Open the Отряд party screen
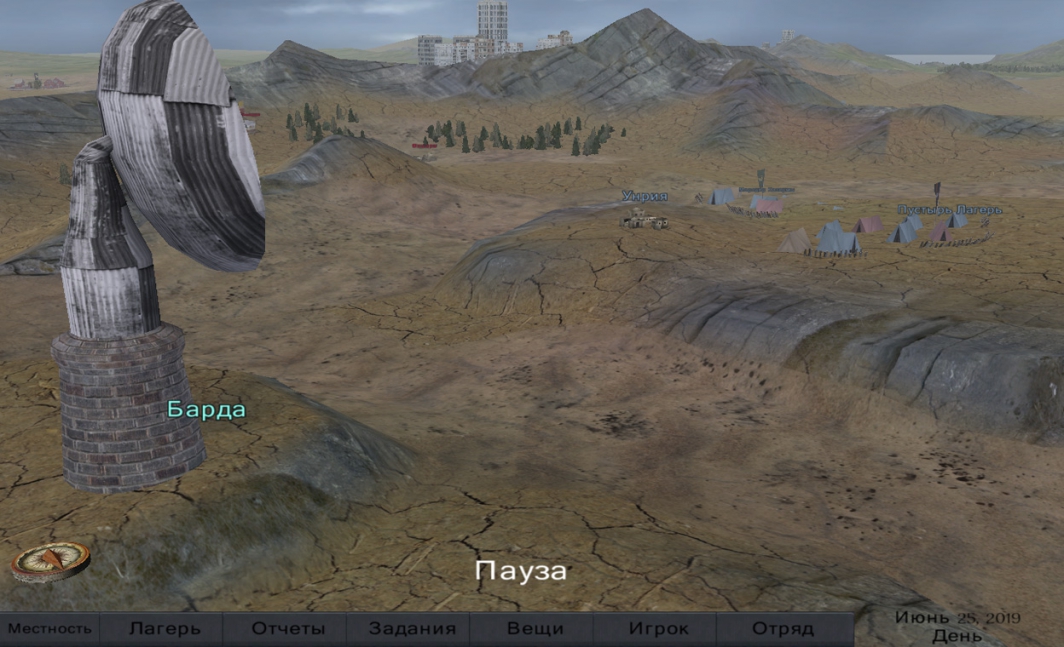Viewport: 1064px width, 647px height. pos(782,629)
